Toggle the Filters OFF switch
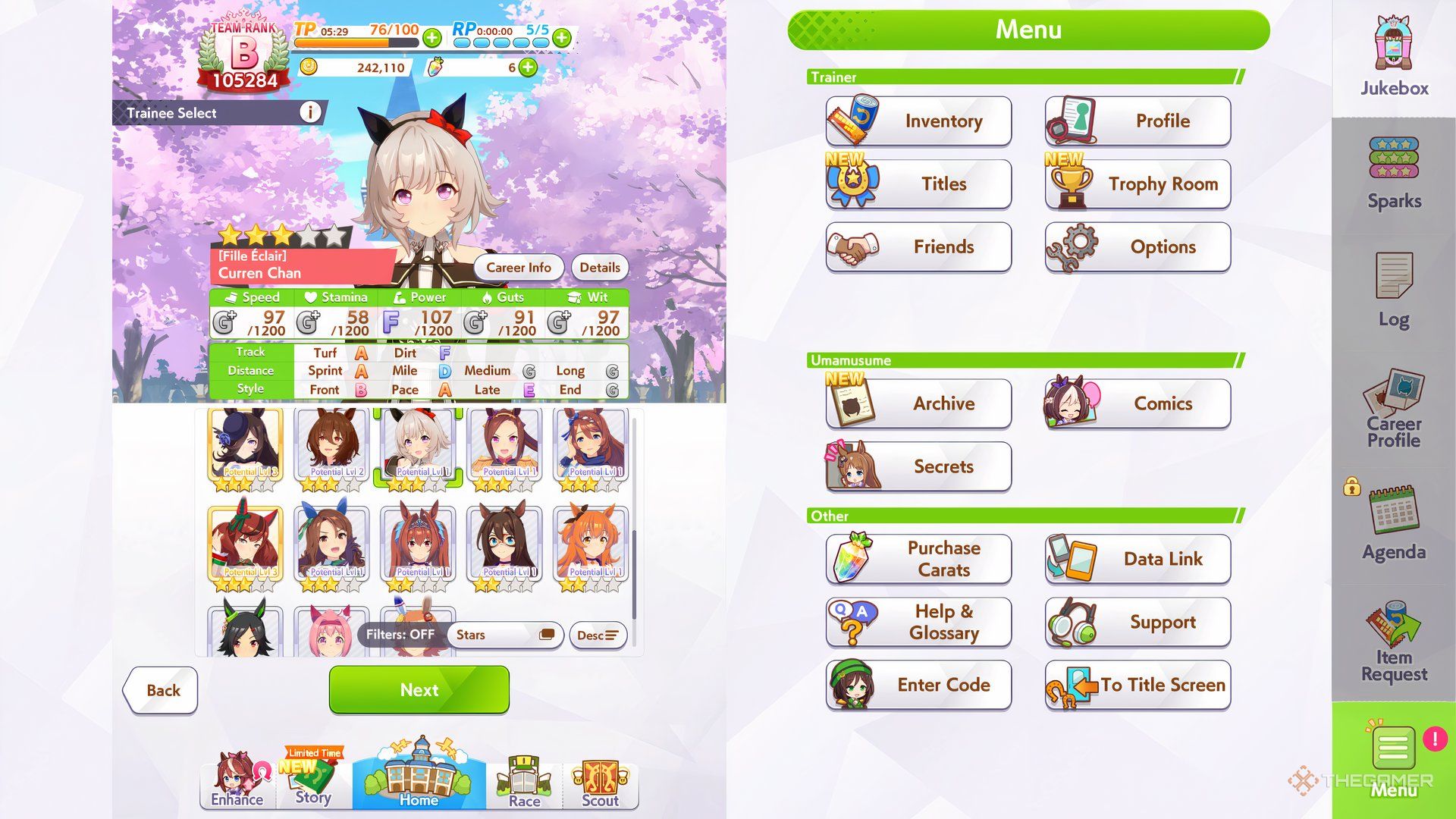1456x819 pixels. pos(401,635)
